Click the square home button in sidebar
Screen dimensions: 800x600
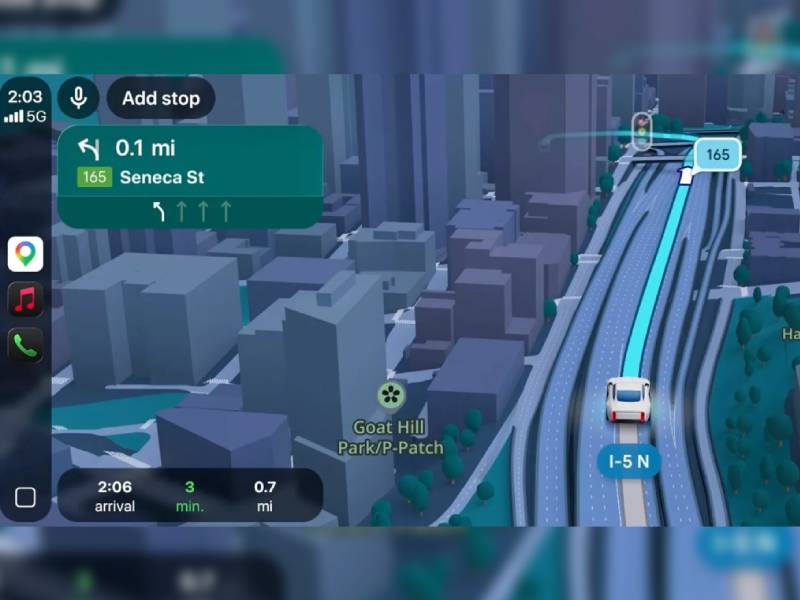(x=26, y=497)
